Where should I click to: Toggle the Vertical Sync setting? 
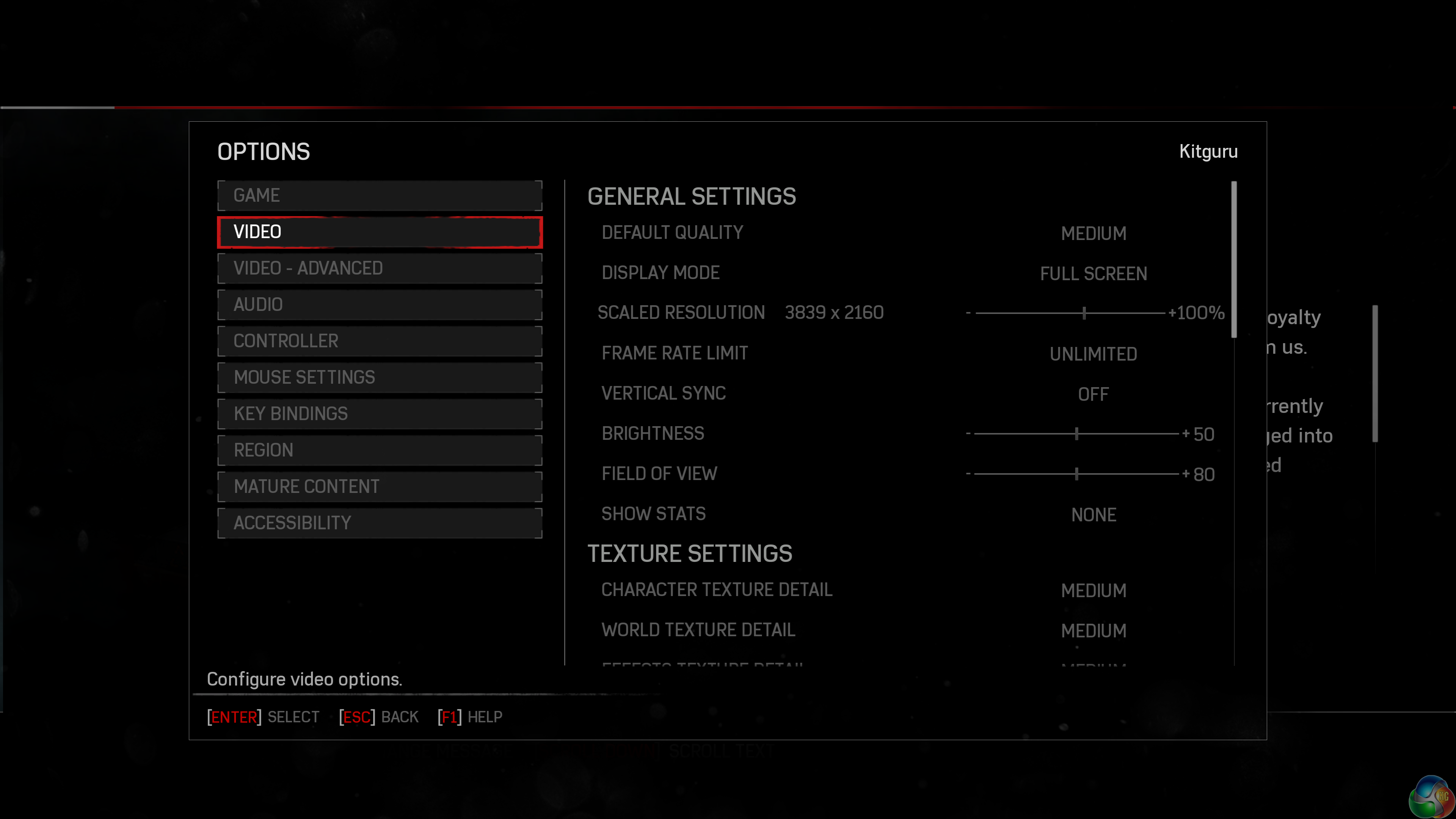1093,394
